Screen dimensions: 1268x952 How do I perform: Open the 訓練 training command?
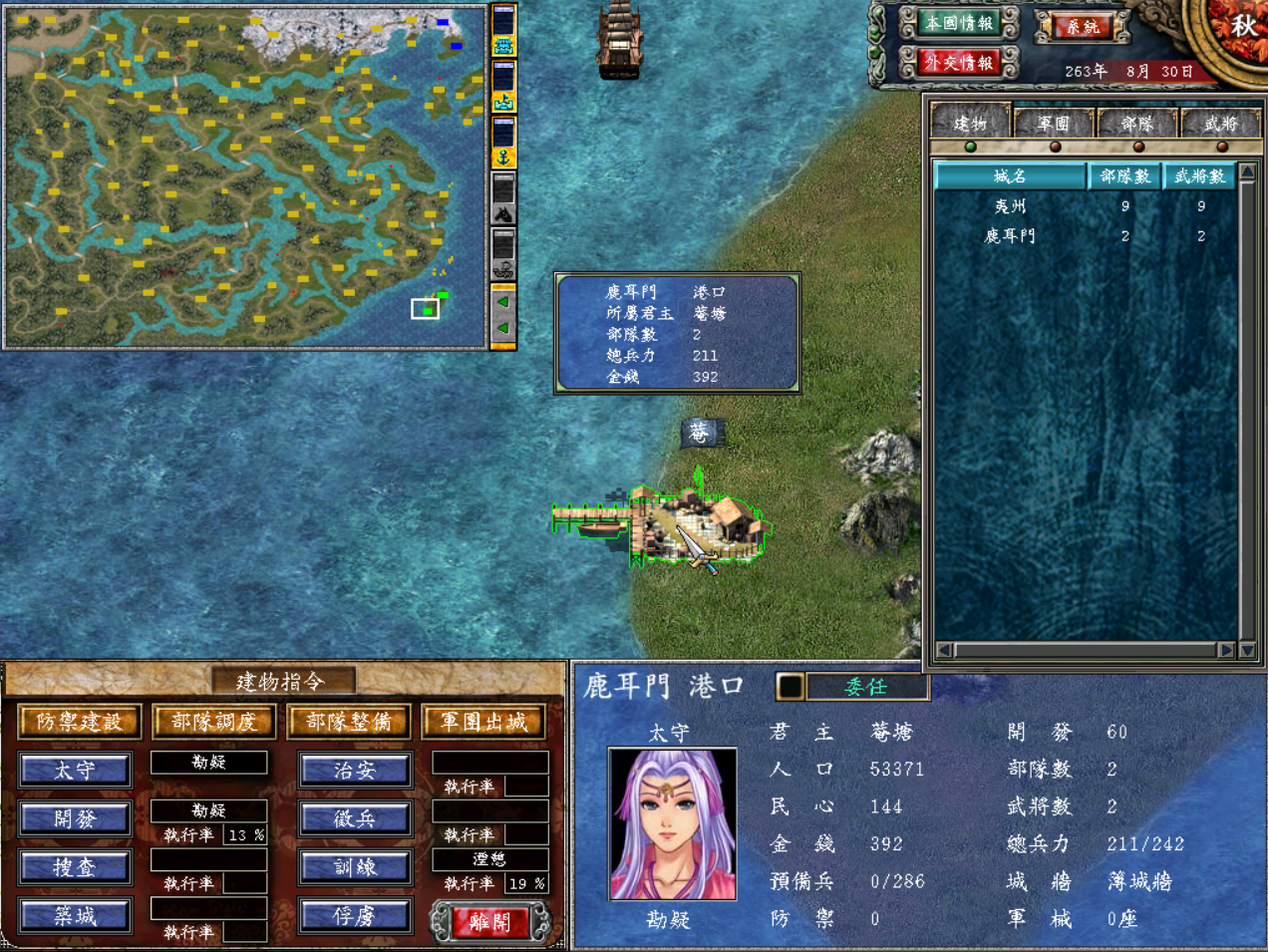[354, 867]
